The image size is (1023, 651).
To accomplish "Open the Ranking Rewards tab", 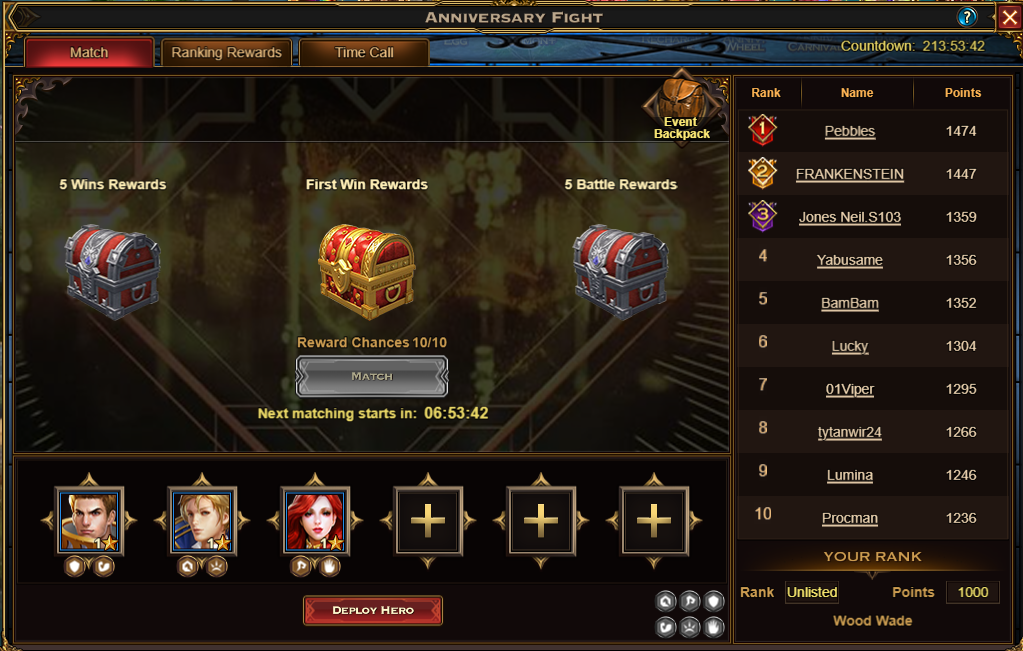I will [226, 53].
